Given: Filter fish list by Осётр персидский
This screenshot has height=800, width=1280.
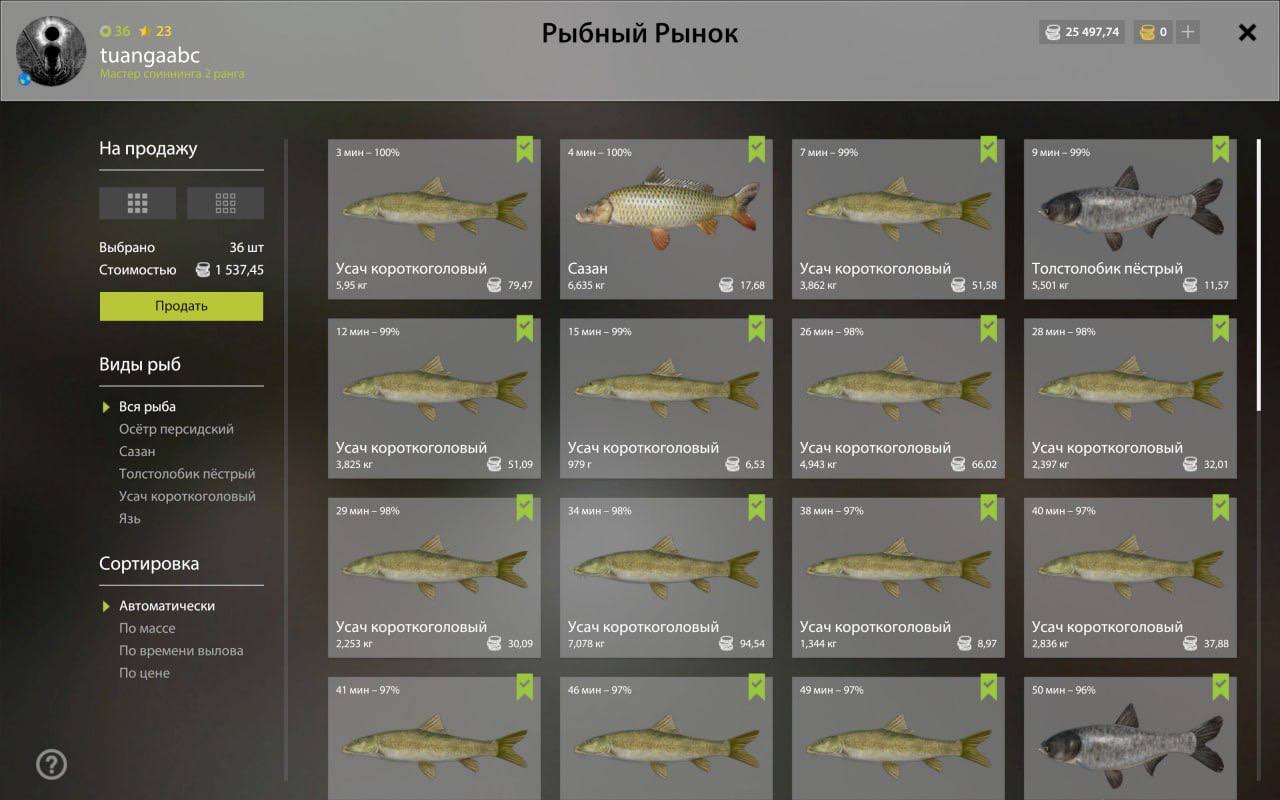Looking at the screenshot, I should [x=176, y=429].
